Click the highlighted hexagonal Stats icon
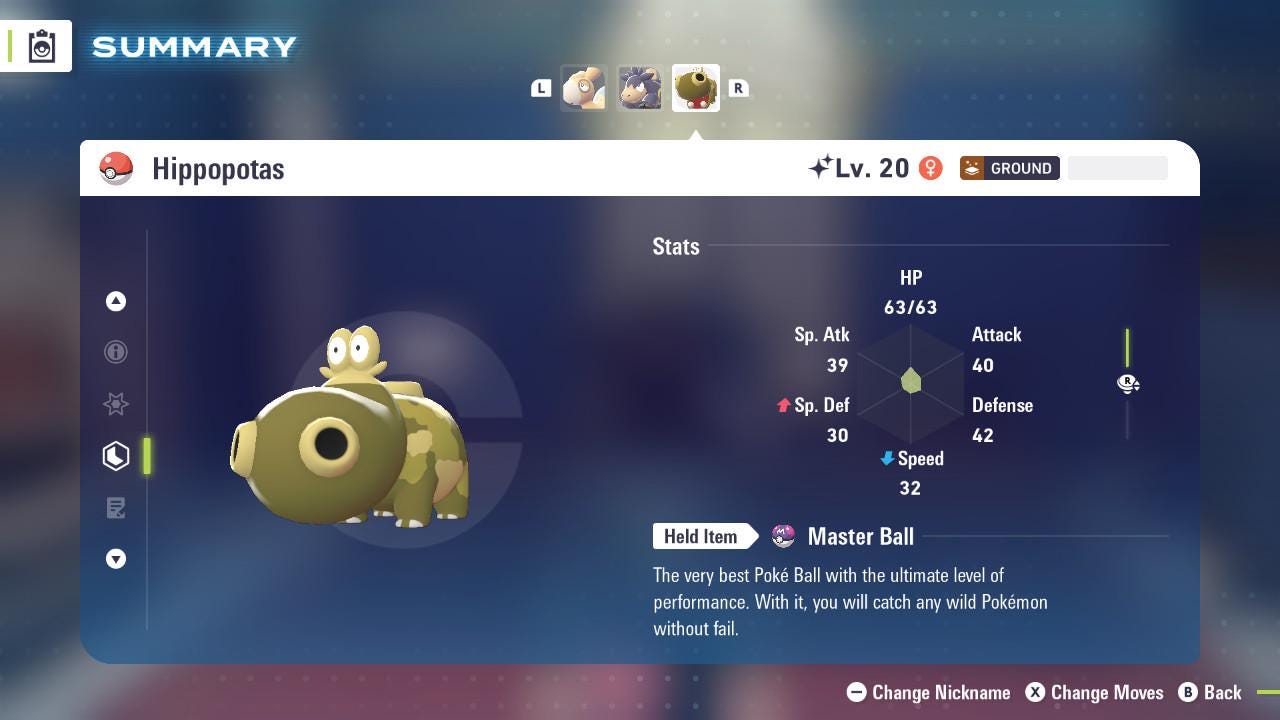Viewport: 1280px width, 720px height. tap(116, 455)
